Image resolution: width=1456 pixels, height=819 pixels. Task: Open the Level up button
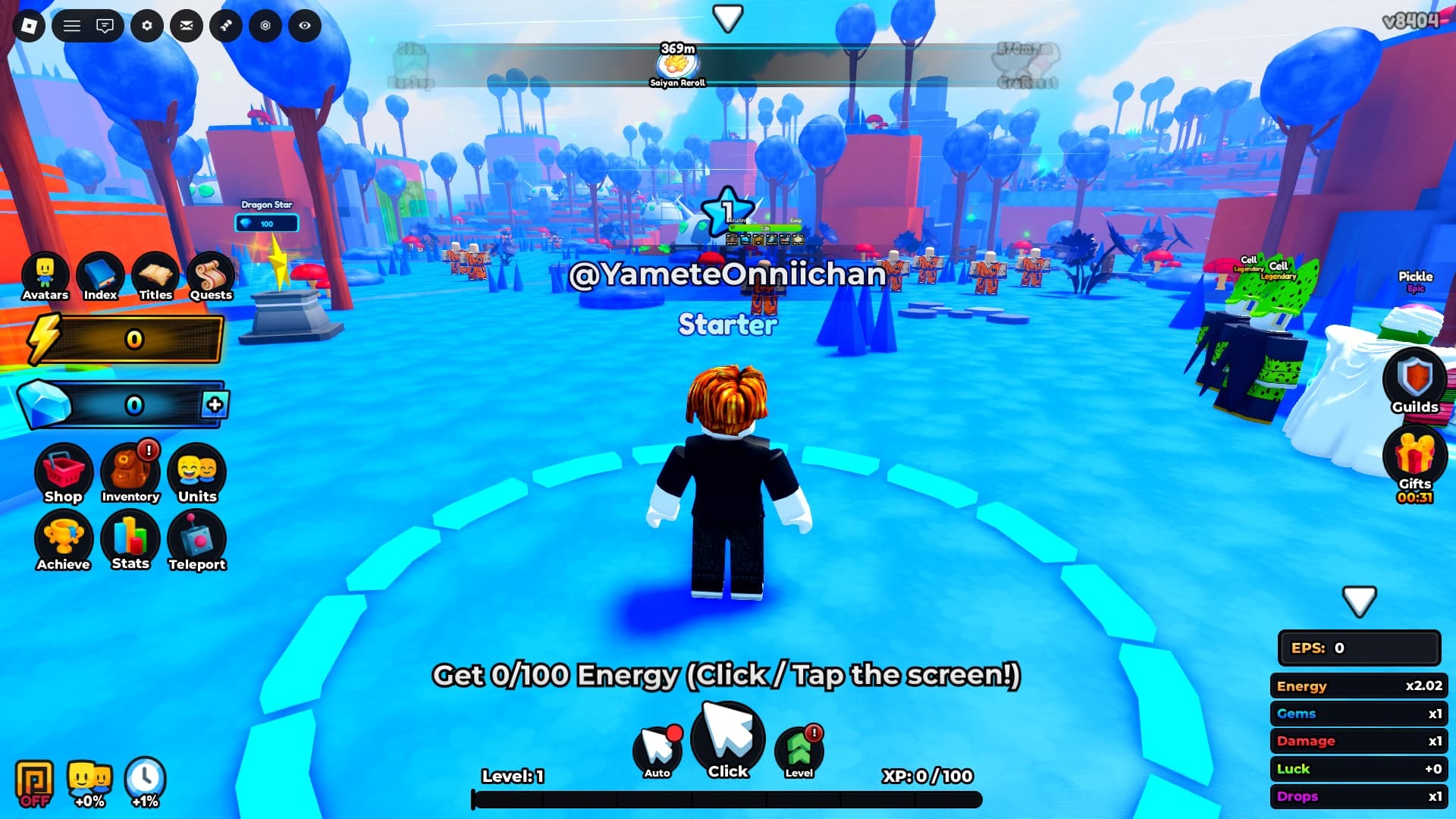pyautogui.click(x=799, y=750)
